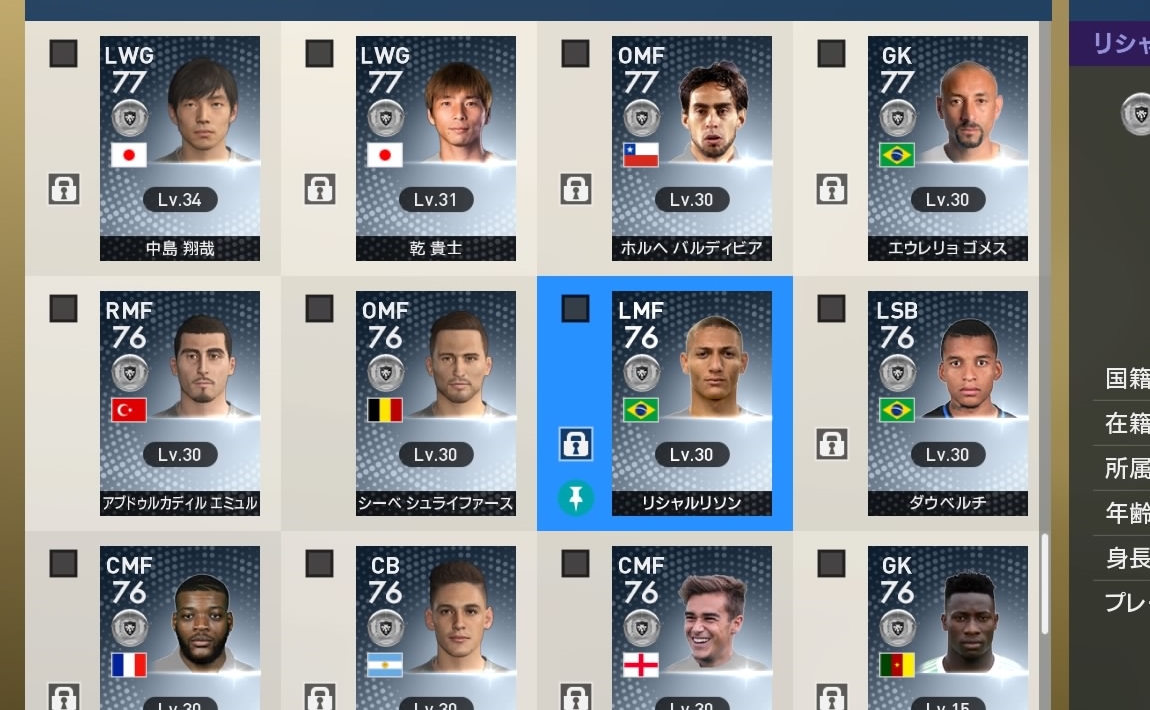Click the highlighted リシャルリソン LMF card
Viewport: 1150px width, 710px height.
(692, 403)
